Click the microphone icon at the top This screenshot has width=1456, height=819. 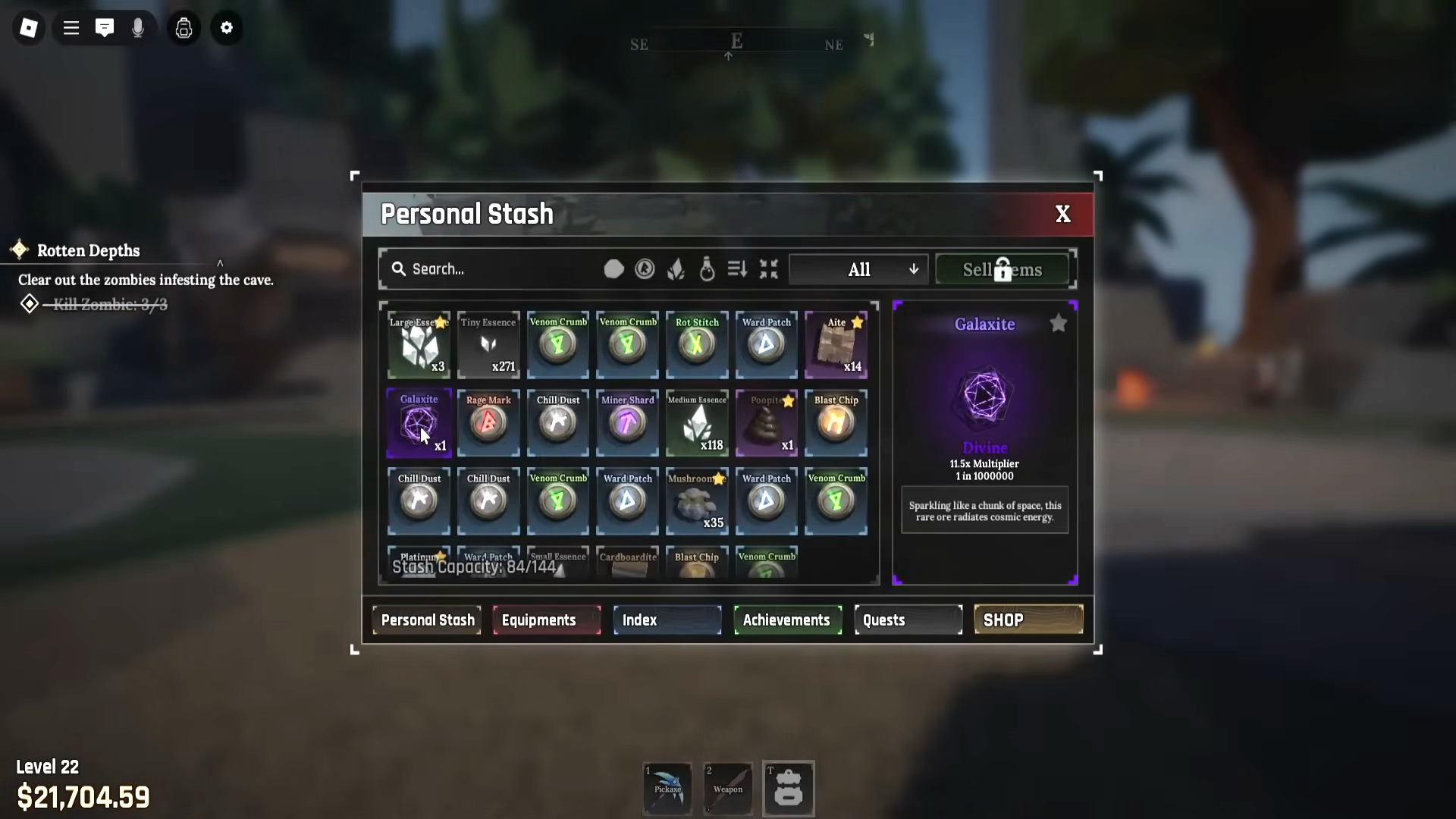[x=138, y=28]
